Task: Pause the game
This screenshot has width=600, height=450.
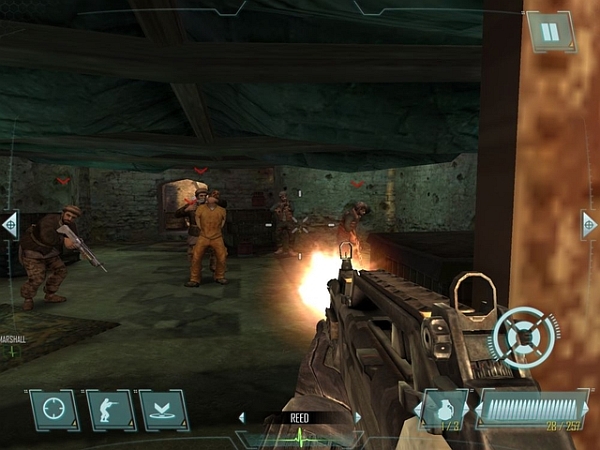Action: pos(548,32)
